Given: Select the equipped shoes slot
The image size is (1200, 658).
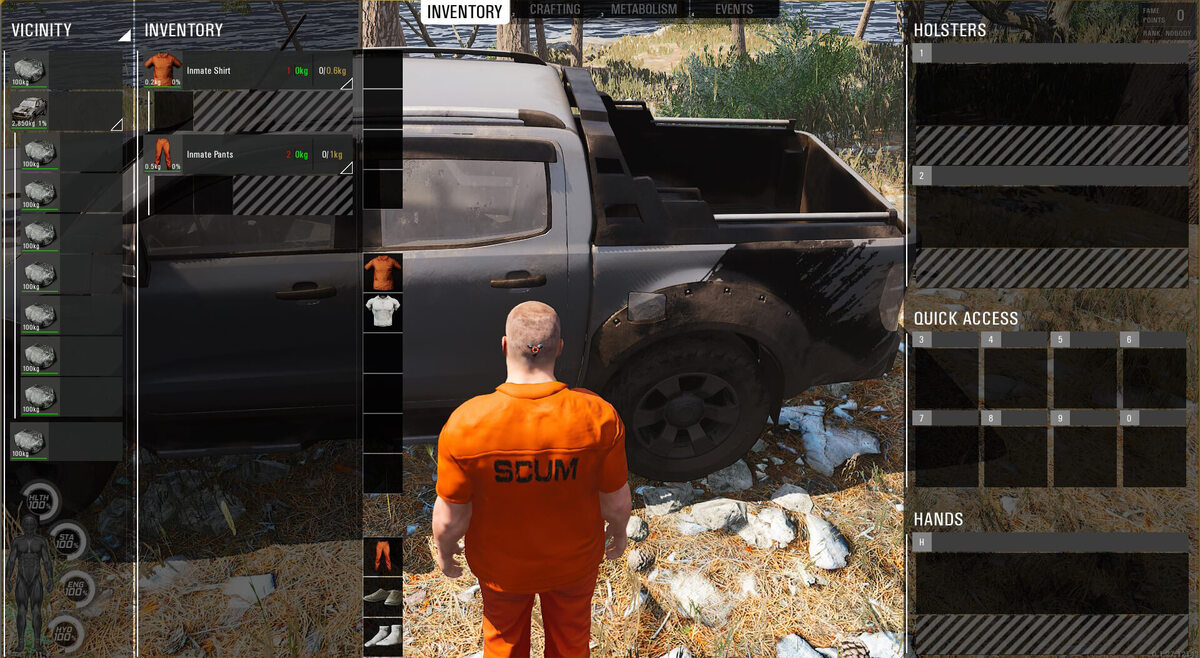Looking at the screenshot, I should pos(382,596).
